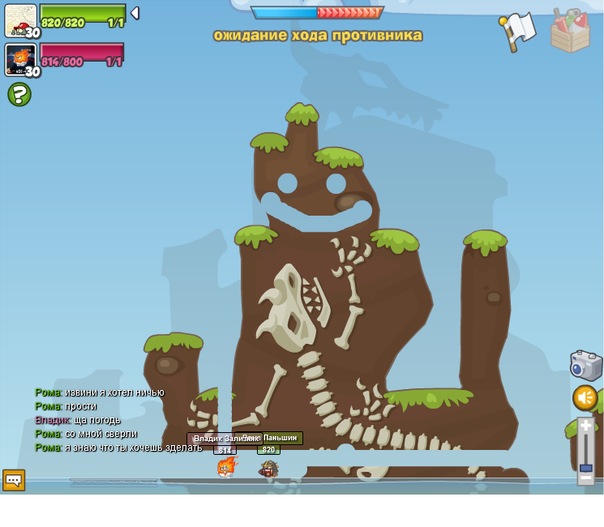The height and width of the screenshot is (527, 604).
Task: Open the green question mark help
Action: pyautogui.click(x=19, y=95)
